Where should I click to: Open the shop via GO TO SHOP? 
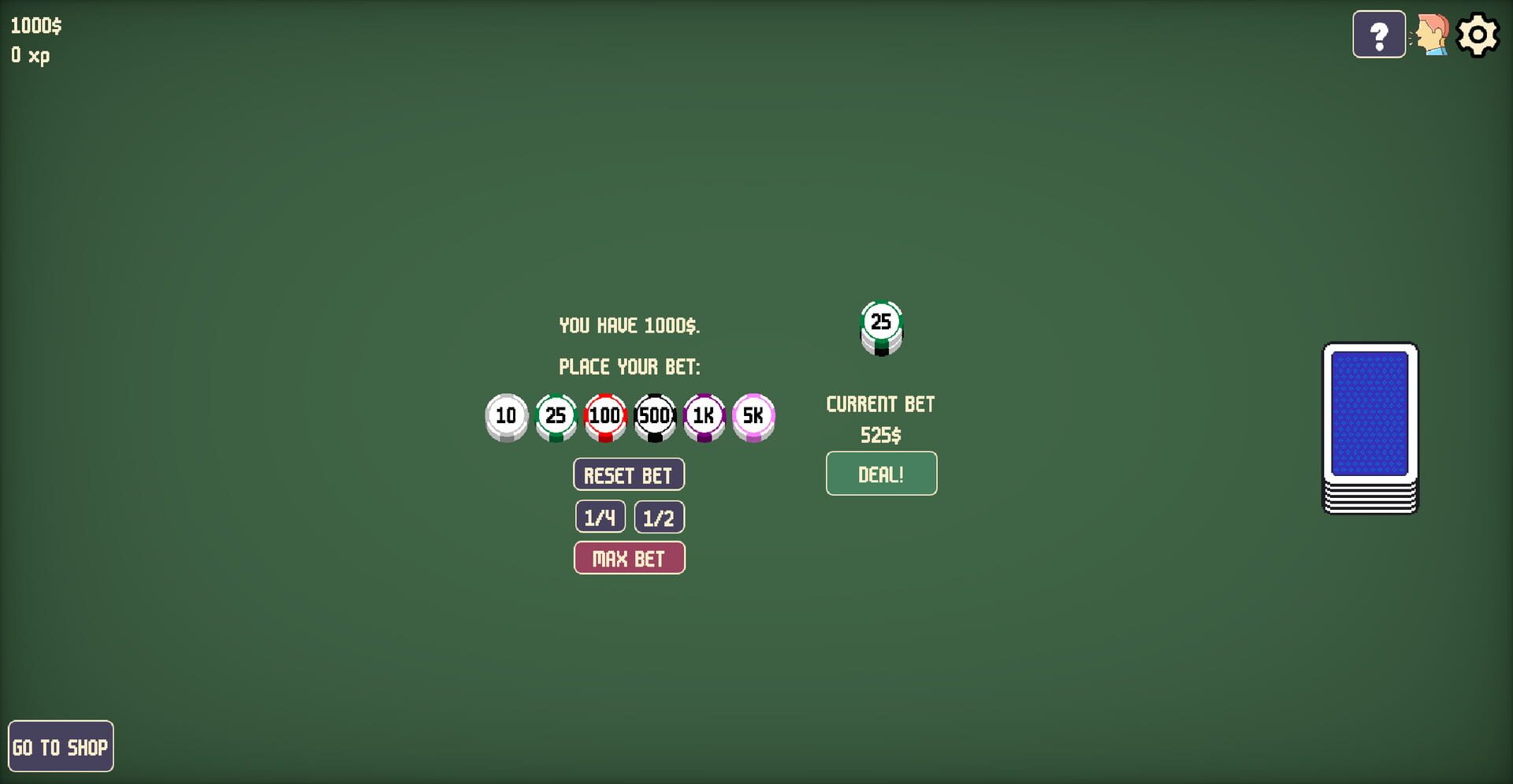pos(61,745)
